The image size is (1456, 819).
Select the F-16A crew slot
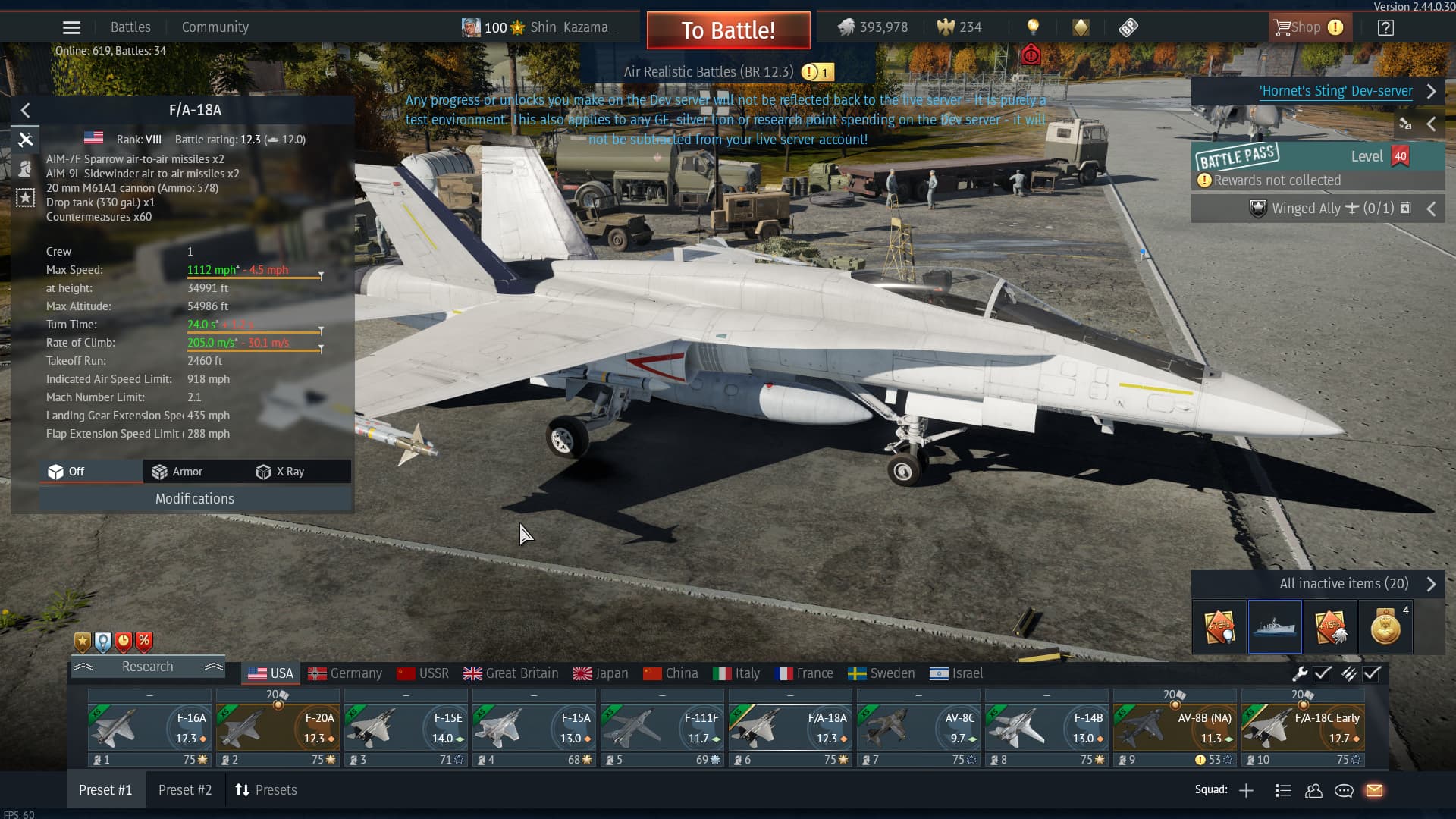(149, 728)
